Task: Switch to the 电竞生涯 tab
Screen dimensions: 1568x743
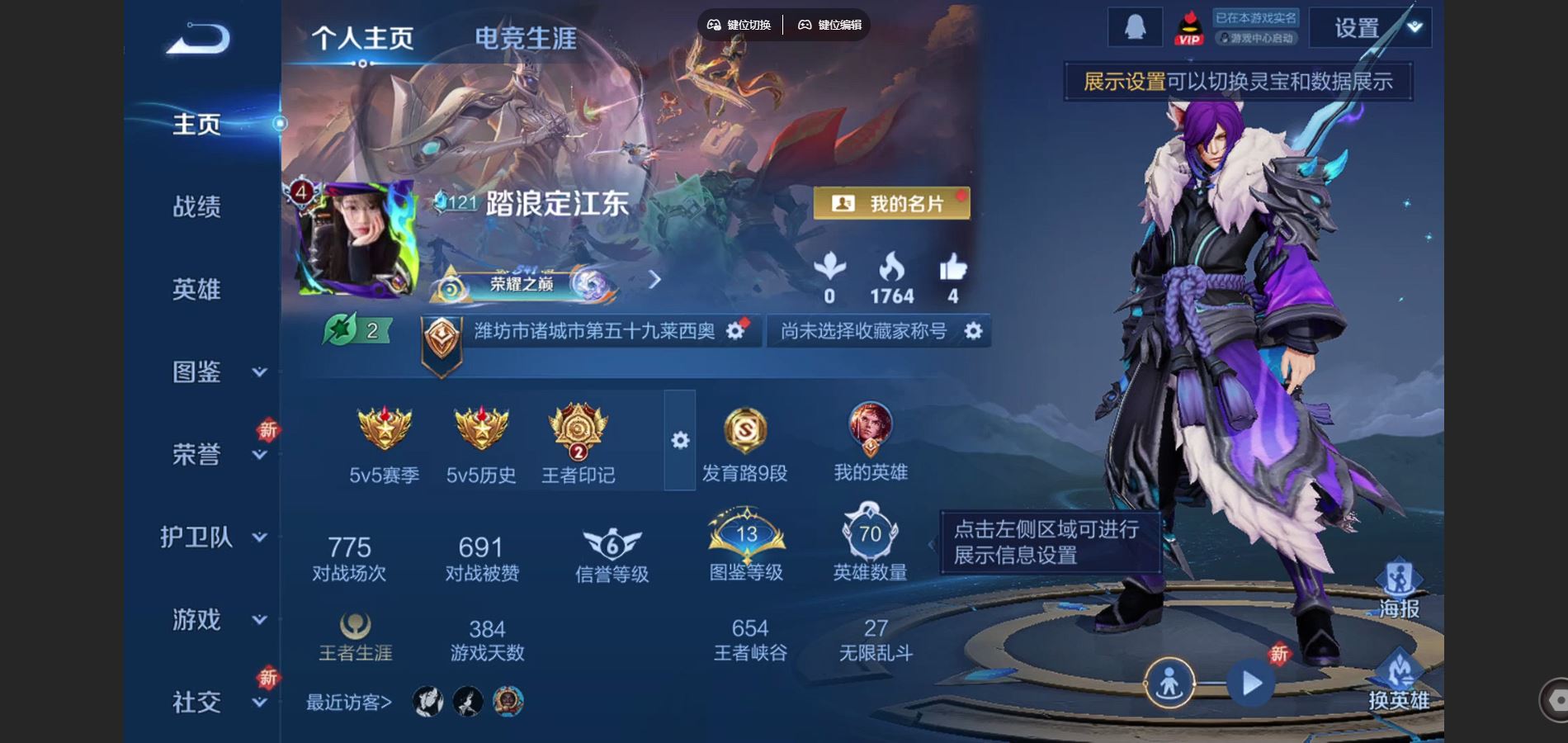Action: [525, 38]
